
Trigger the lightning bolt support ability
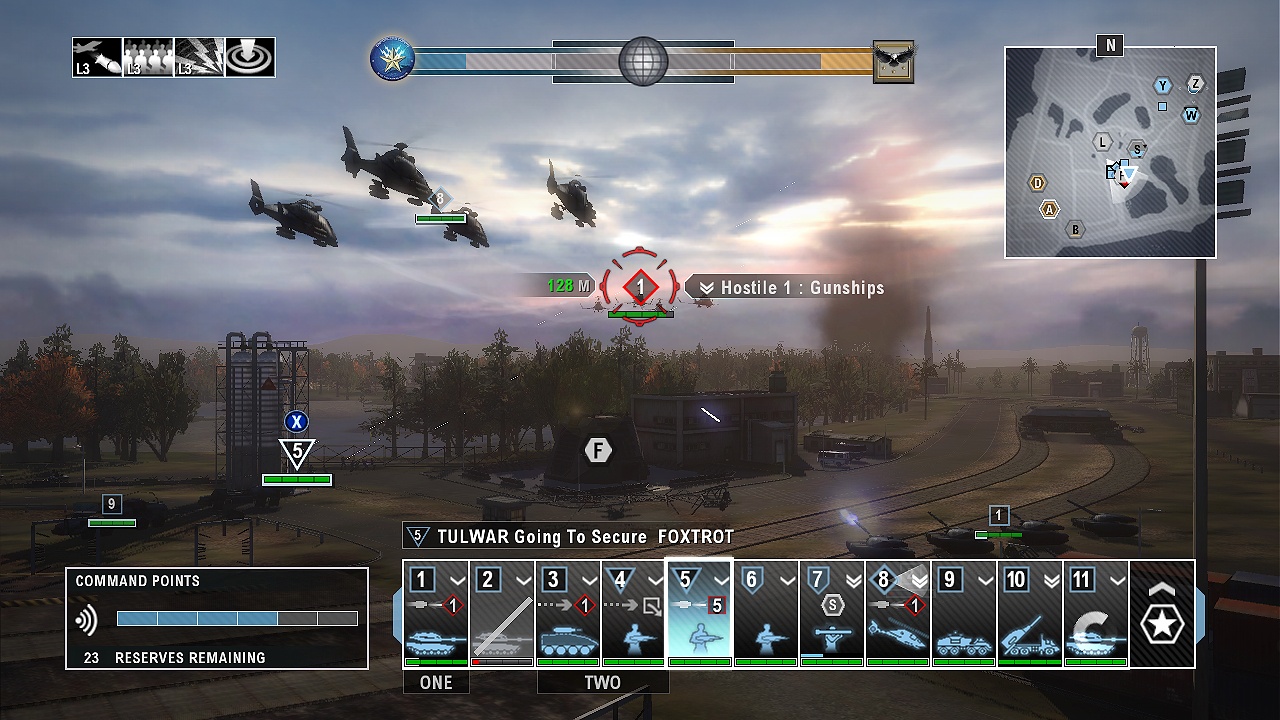pos(199,58)
